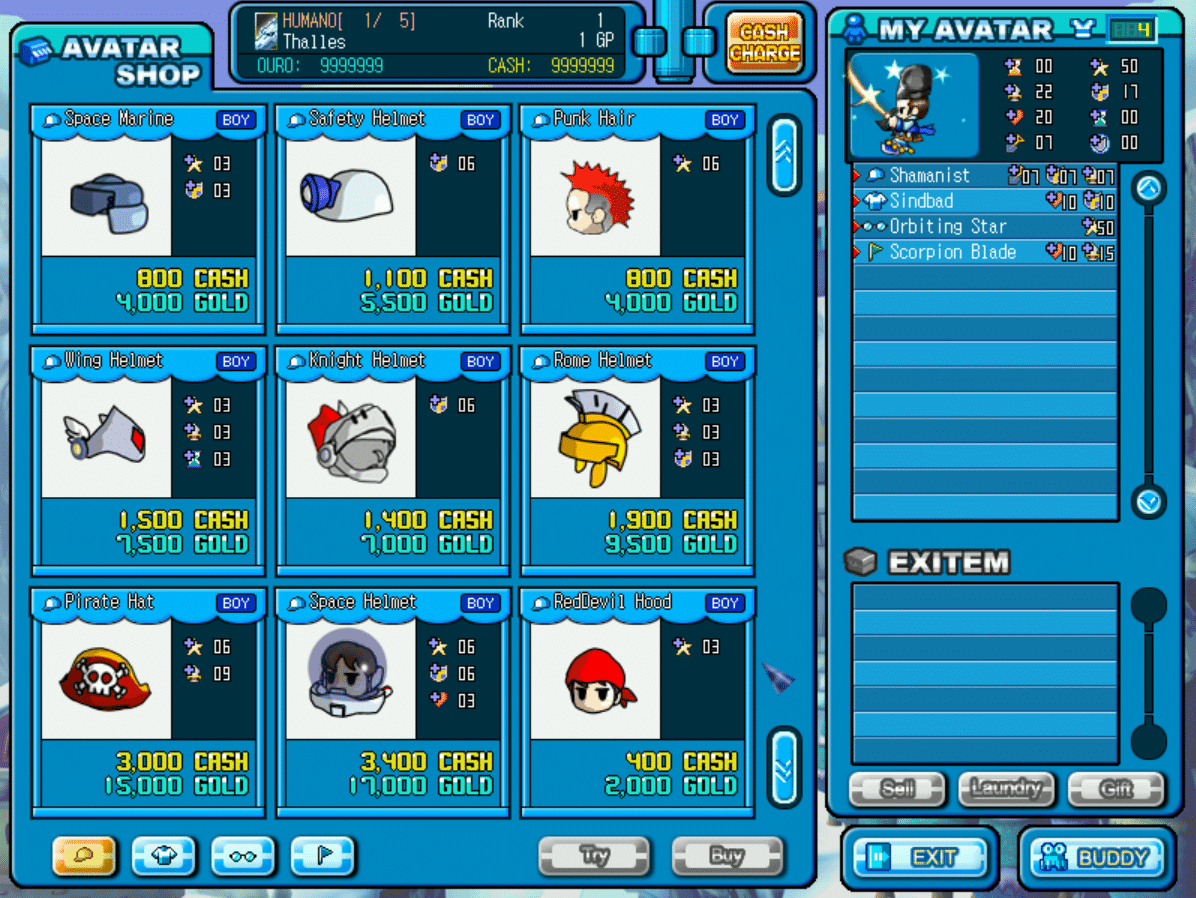Show the glasses items category
Screen dimensions: 1196x898
click(243, 856)
